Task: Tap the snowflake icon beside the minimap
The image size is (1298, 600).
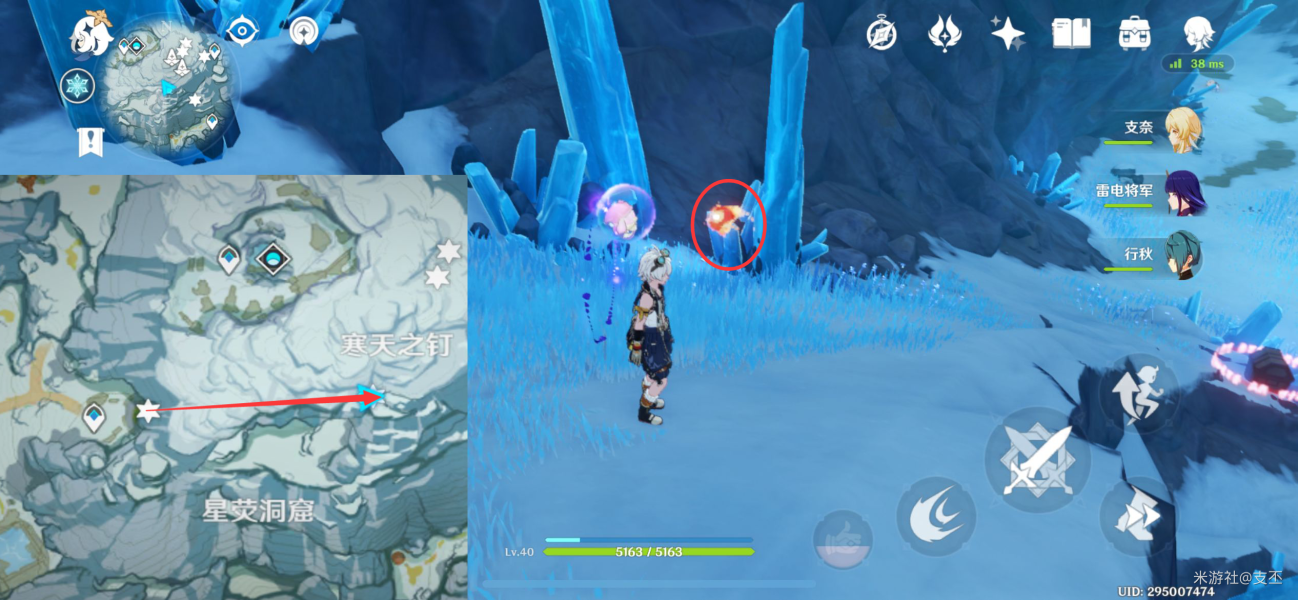Action: (77, 86)
